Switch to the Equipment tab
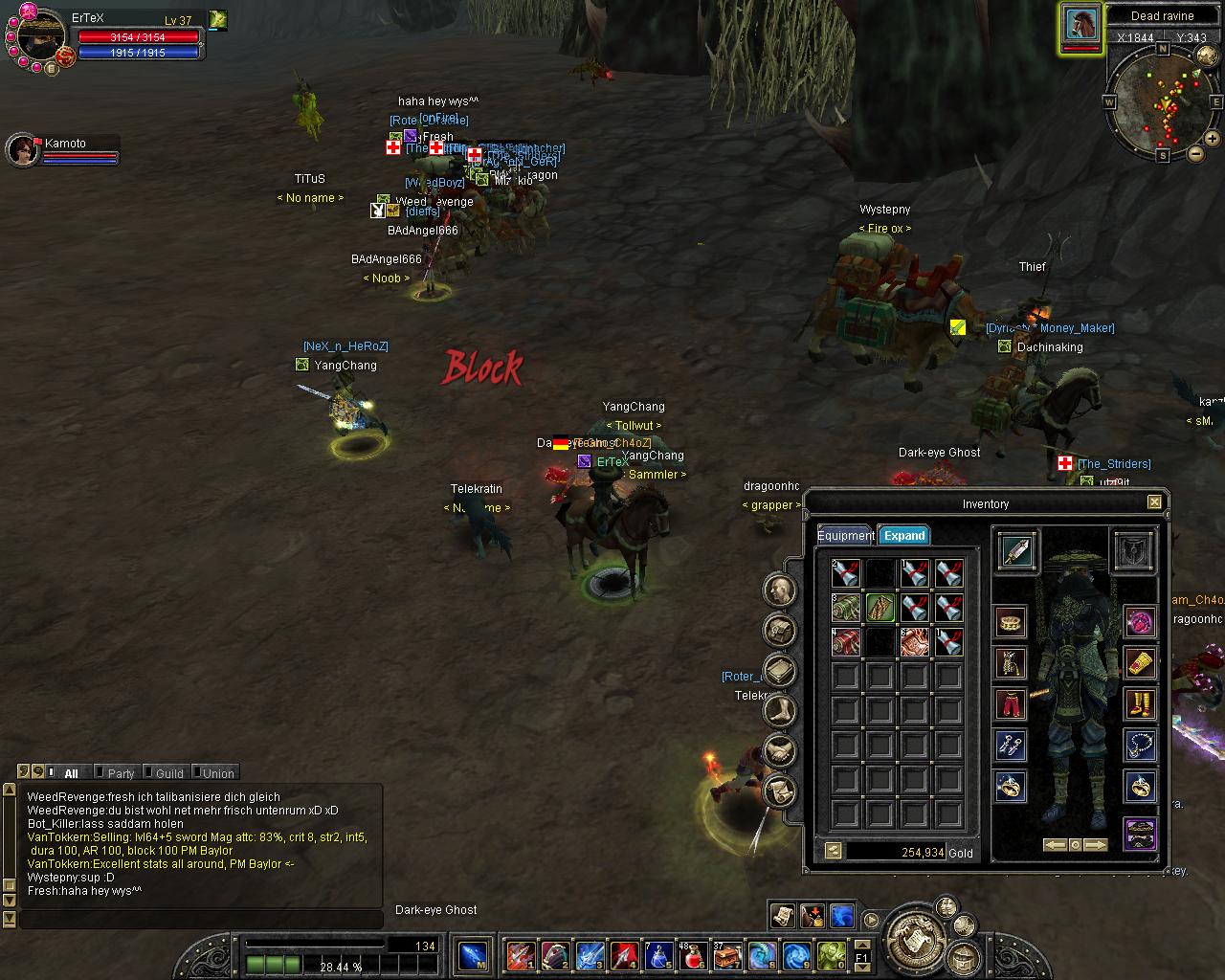Screen dimensions: 1225x980 point(844,536)
